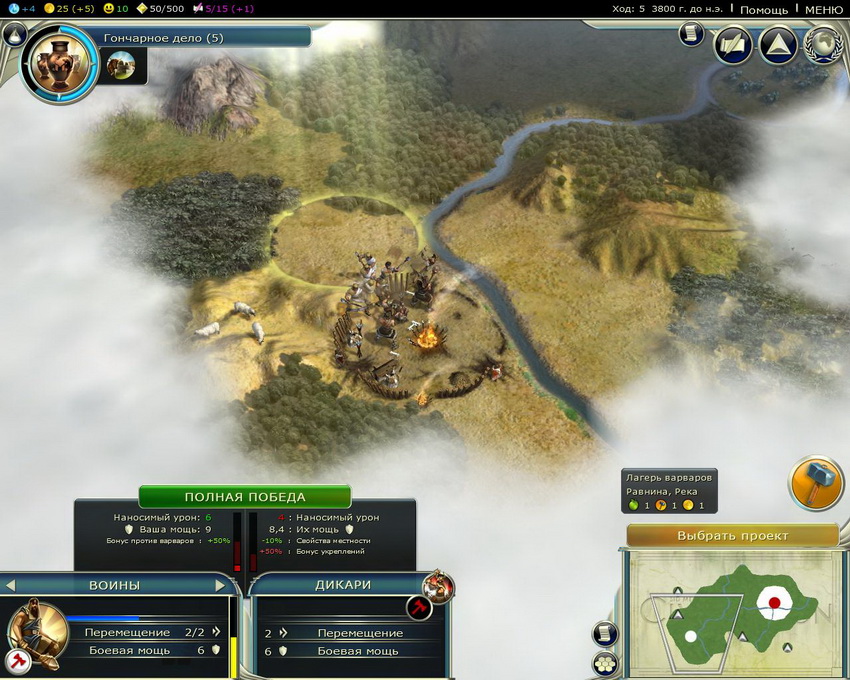This screenshot has height=680, width=850.
Task: Click the Дикари barbarian enemy portrait
Action: pyautogui.click(x=437, y=587)
